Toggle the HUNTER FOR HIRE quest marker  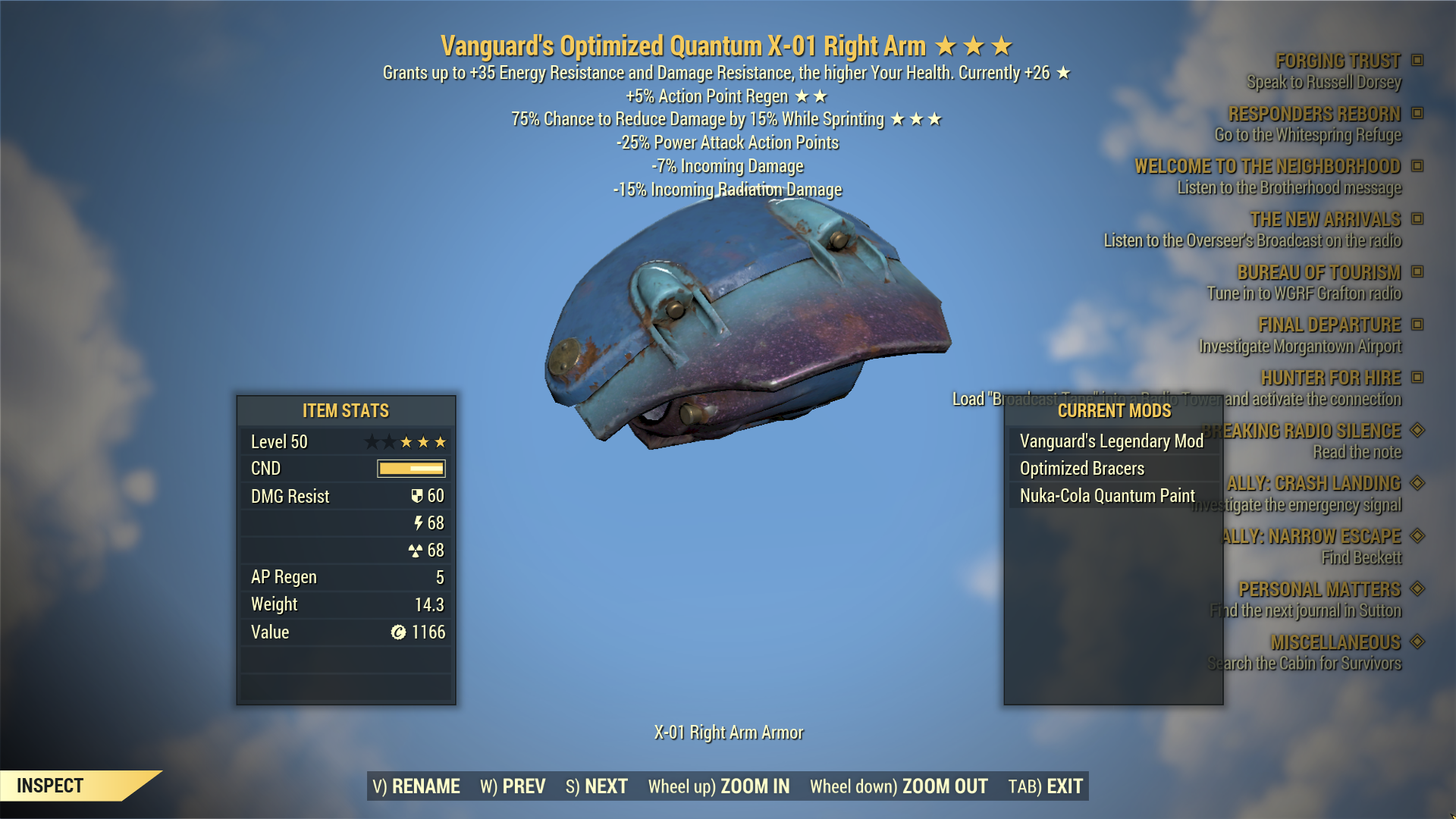point(1417,378)
